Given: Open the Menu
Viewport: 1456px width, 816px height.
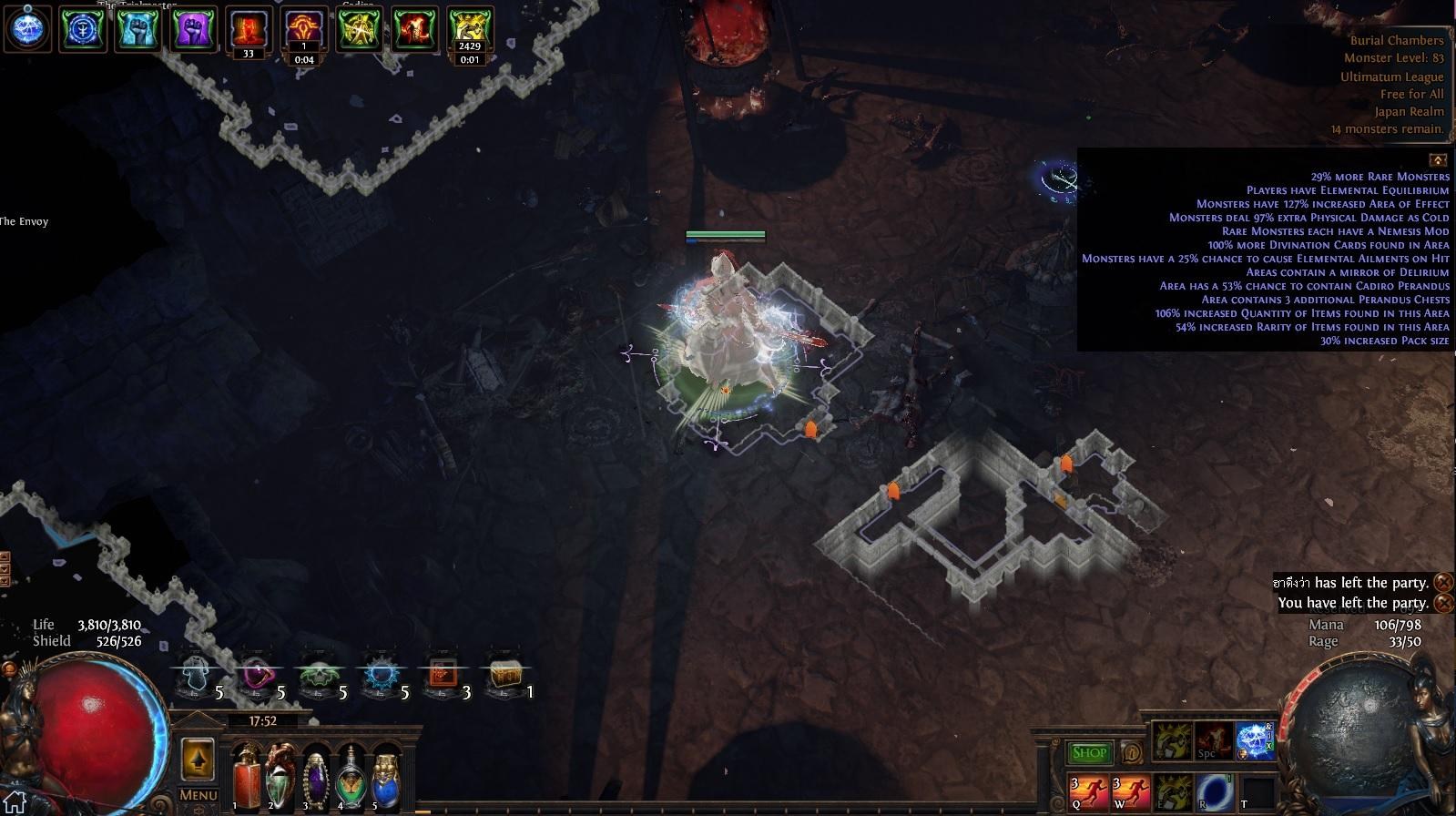Looking at the screenshot, I should coord(197,794).
